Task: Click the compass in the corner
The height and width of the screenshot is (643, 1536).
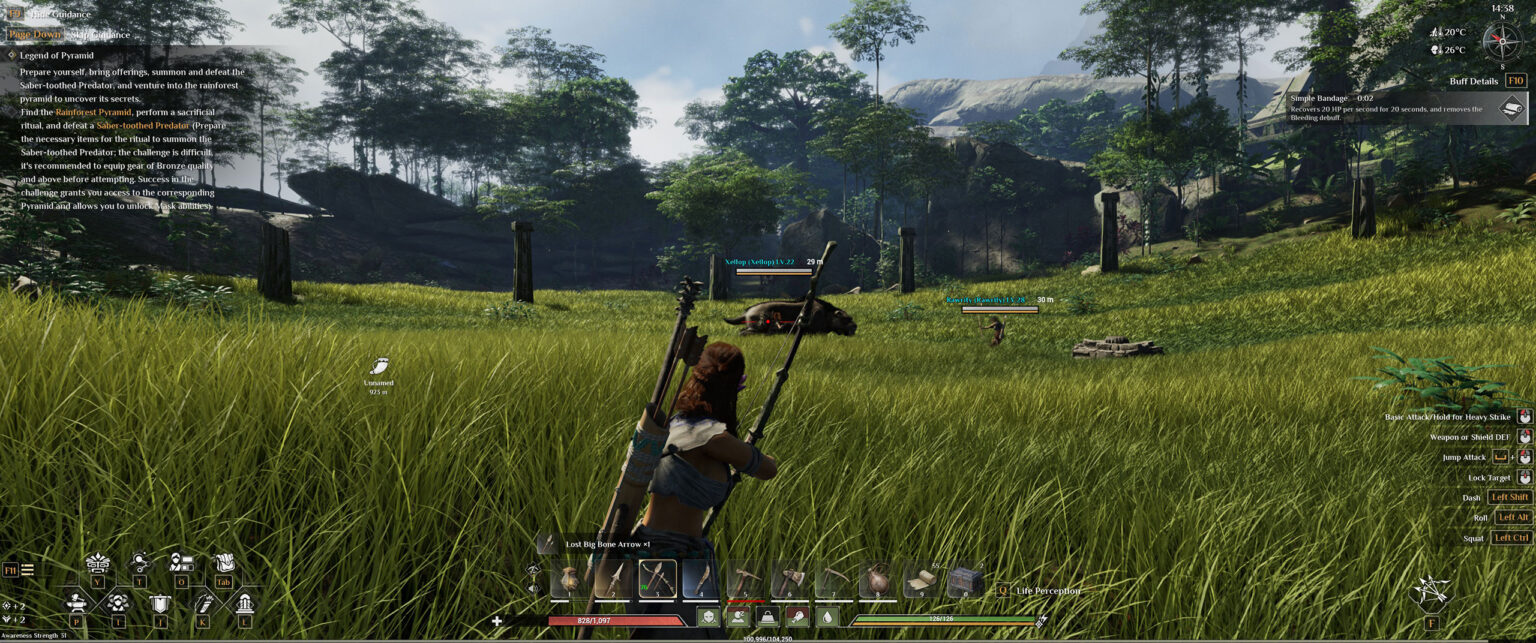Action: click(x=1501, y=41)
